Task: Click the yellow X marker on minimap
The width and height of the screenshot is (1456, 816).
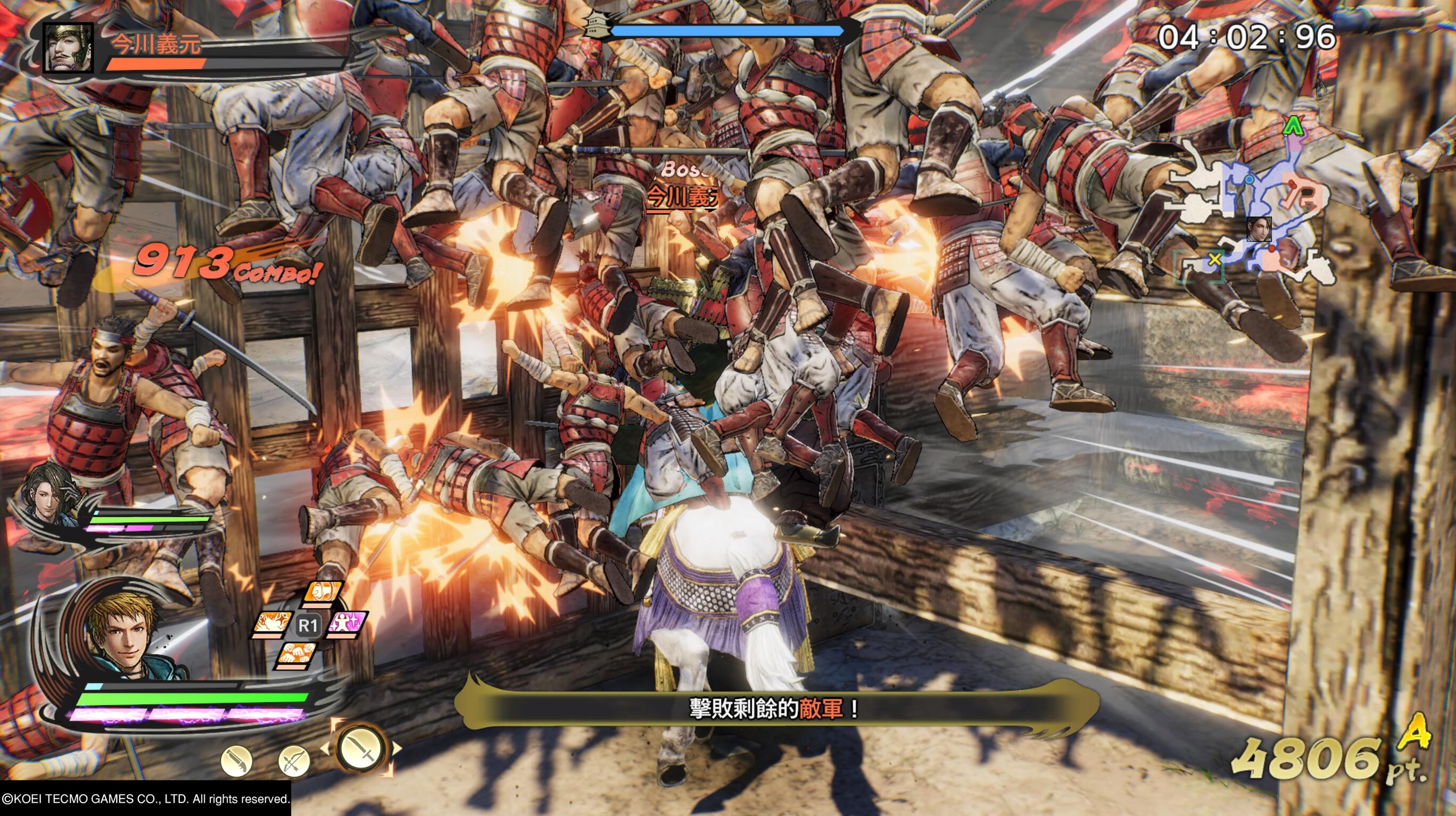Action: pos(1214,260)
